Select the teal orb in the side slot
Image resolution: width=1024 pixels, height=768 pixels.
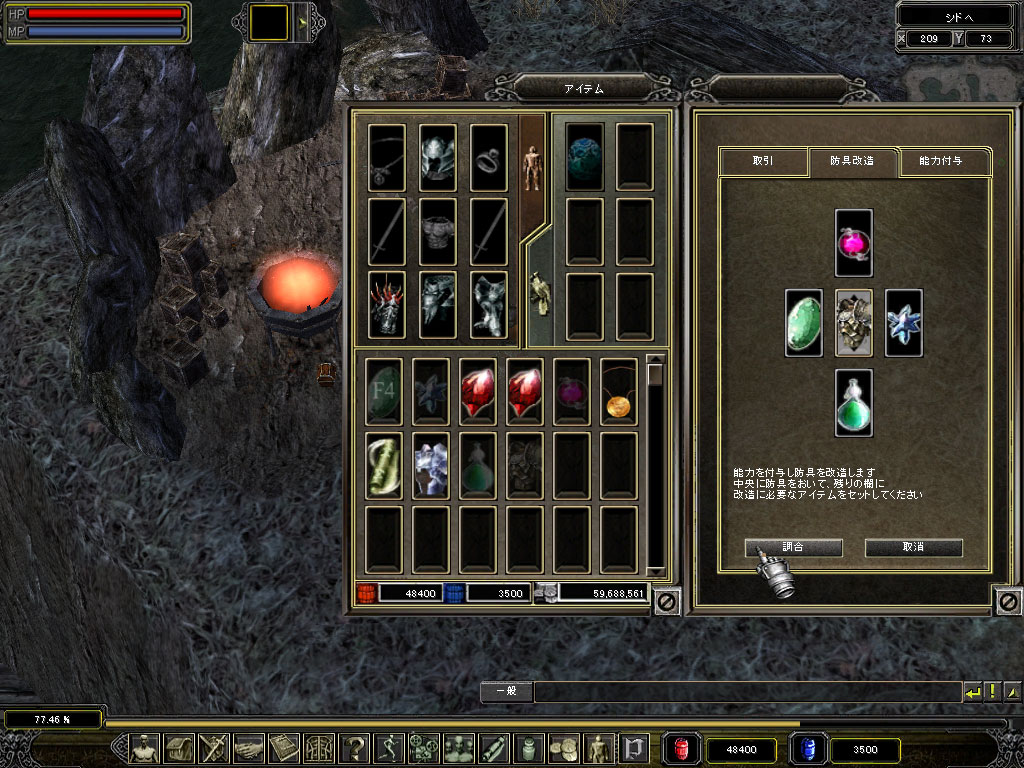(x=584, y=157)
